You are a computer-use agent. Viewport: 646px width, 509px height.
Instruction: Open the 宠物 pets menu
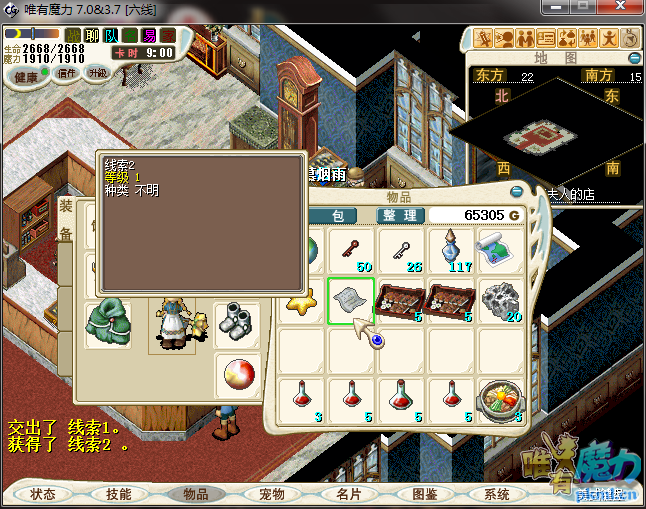pyautogui.click(x=271, y=494)
